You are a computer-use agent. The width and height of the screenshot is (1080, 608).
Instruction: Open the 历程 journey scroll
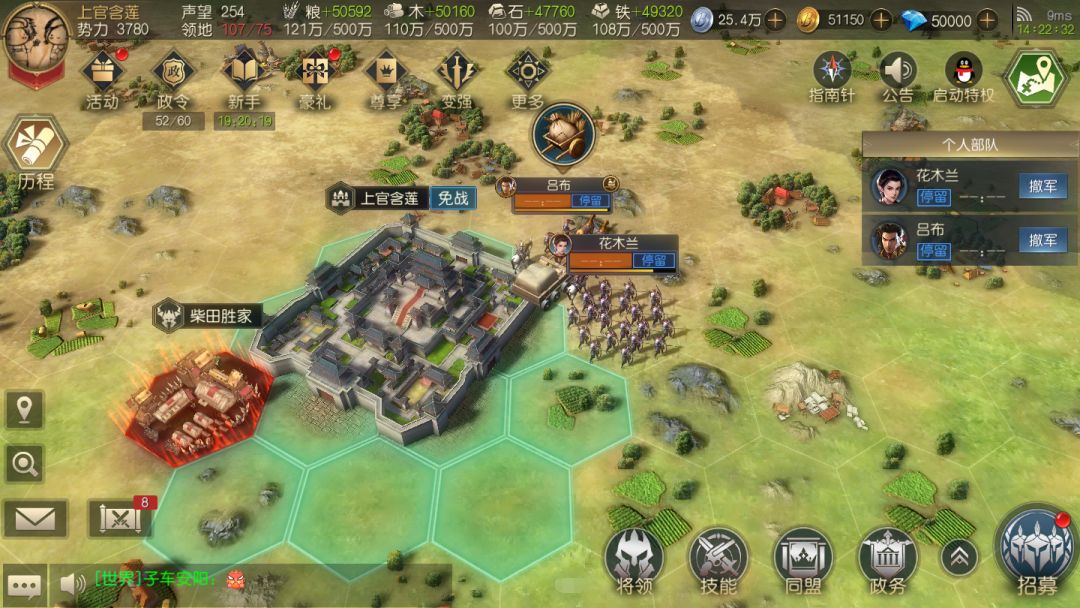coord(36,148)
